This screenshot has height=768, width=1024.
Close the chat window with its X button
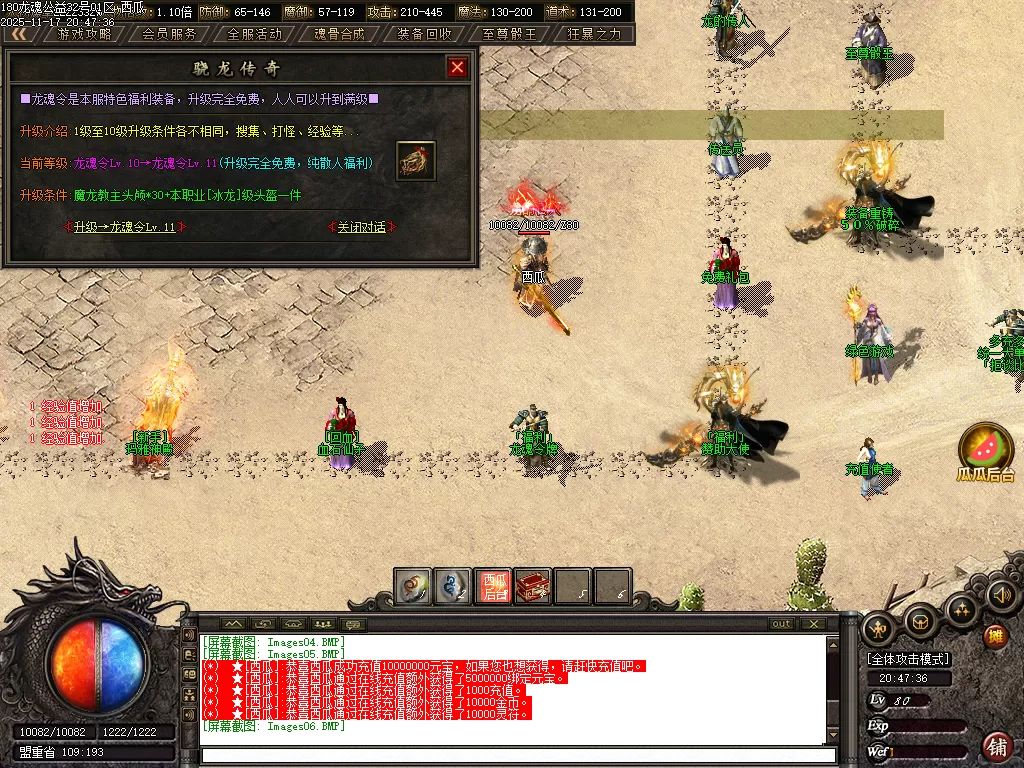(x=814, y=624)
